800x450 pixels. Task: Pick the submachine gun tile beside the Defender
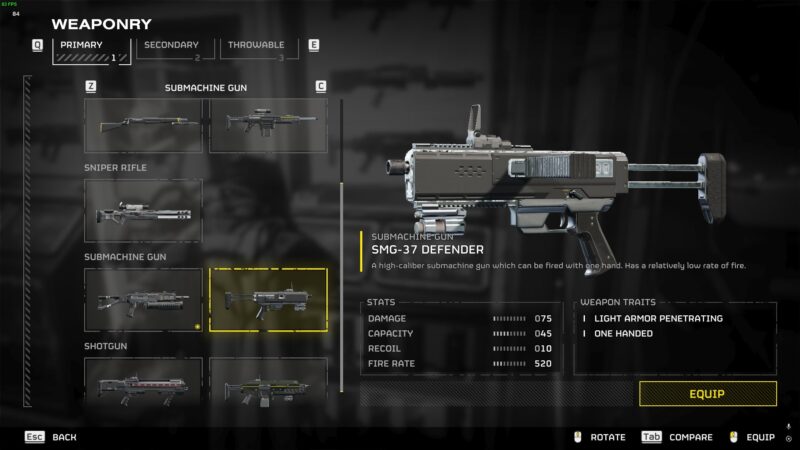pos(143,300)
